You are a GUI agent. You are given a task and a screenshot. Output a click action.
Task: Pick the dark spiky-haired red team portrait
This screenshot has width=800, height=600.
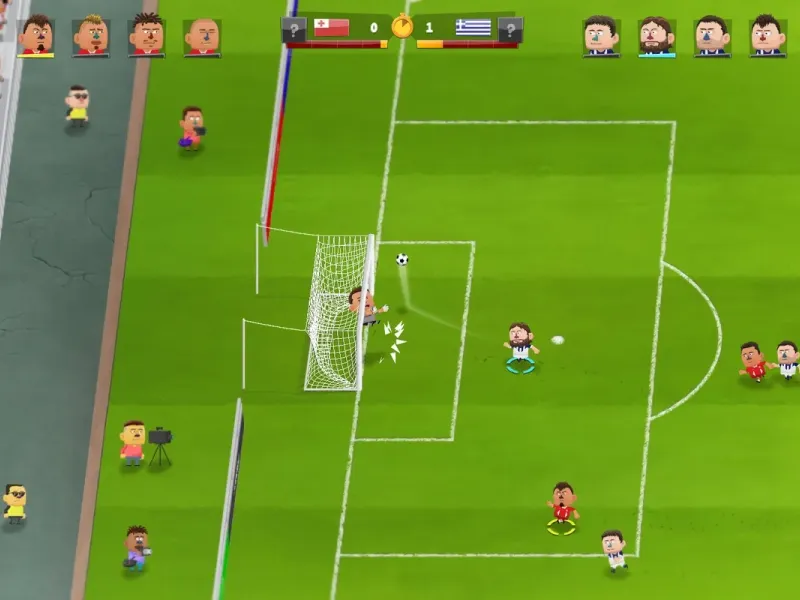click(x=147, y=35)
